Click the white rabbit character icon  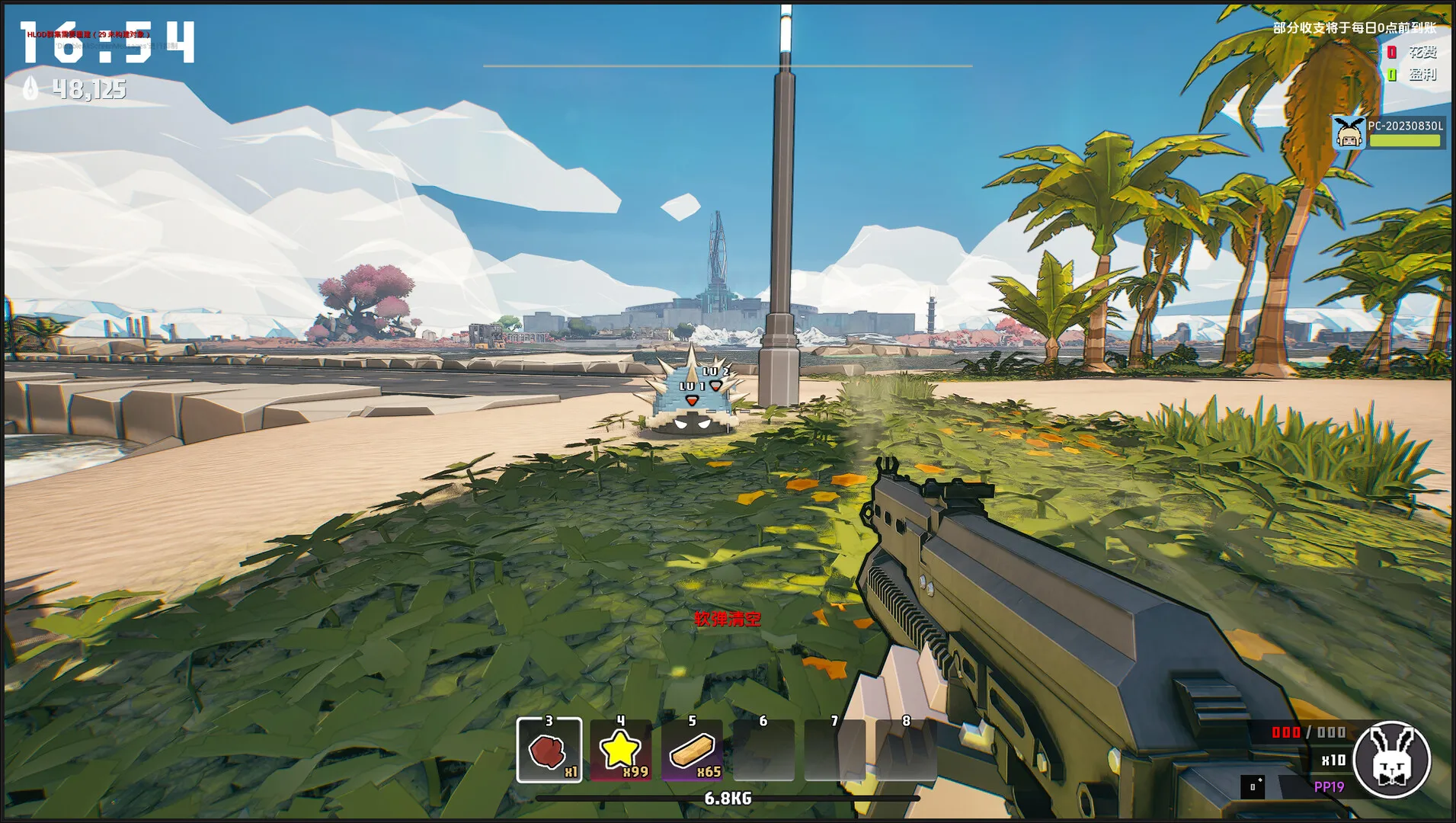point(1391,759)
